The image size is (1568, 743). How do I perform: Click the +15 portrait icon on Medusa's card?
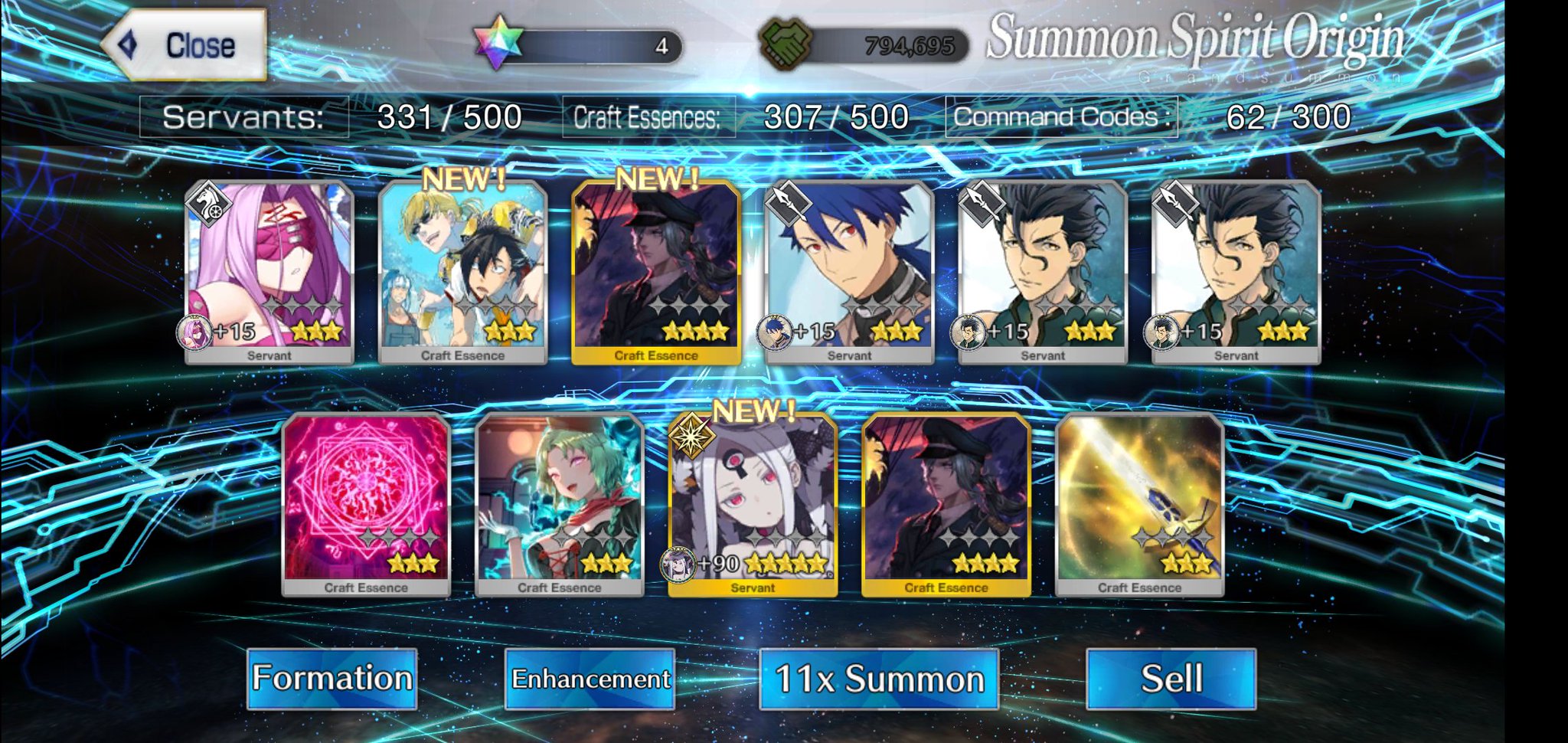click(x=196, y=334)
